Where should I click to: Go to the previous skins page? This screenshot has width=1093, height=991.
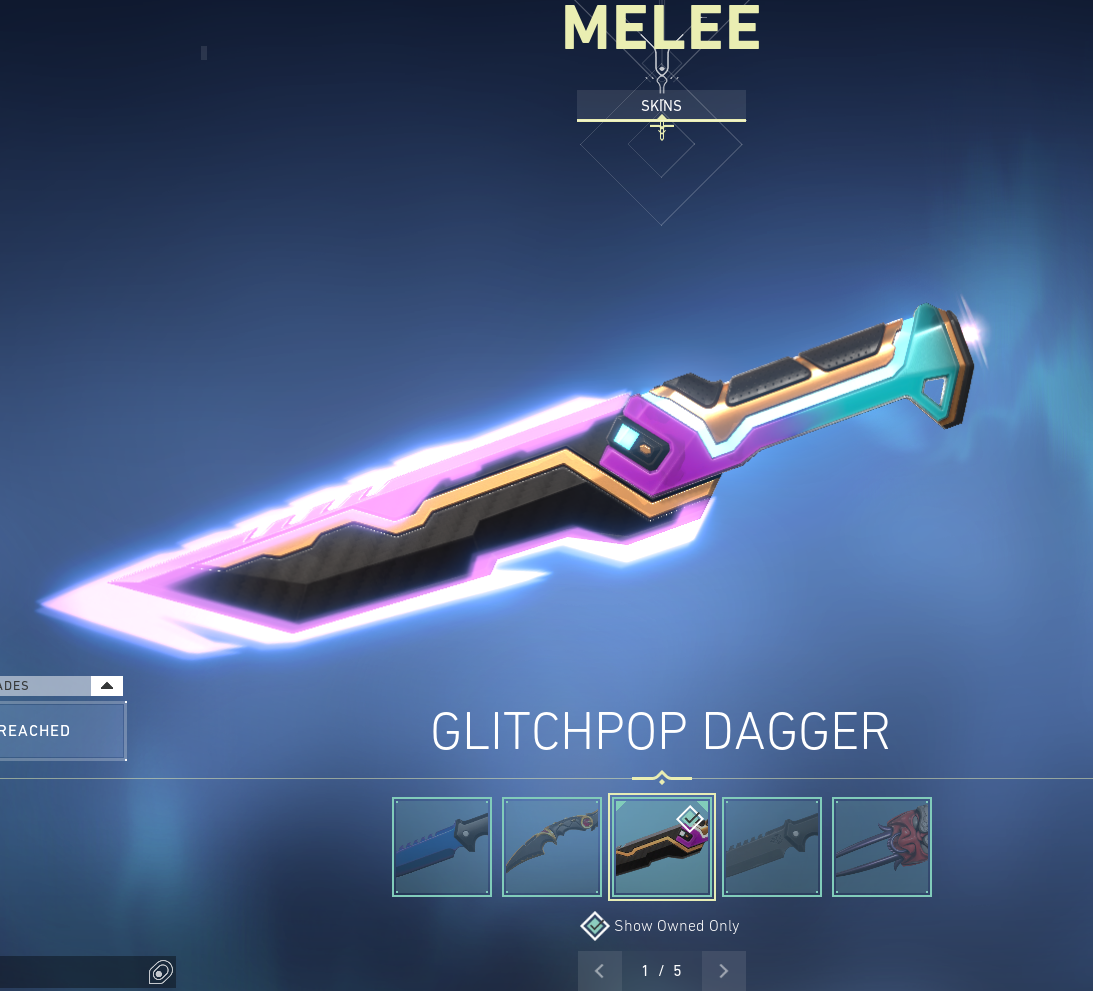pyautogui.click(x=600, y=971)
